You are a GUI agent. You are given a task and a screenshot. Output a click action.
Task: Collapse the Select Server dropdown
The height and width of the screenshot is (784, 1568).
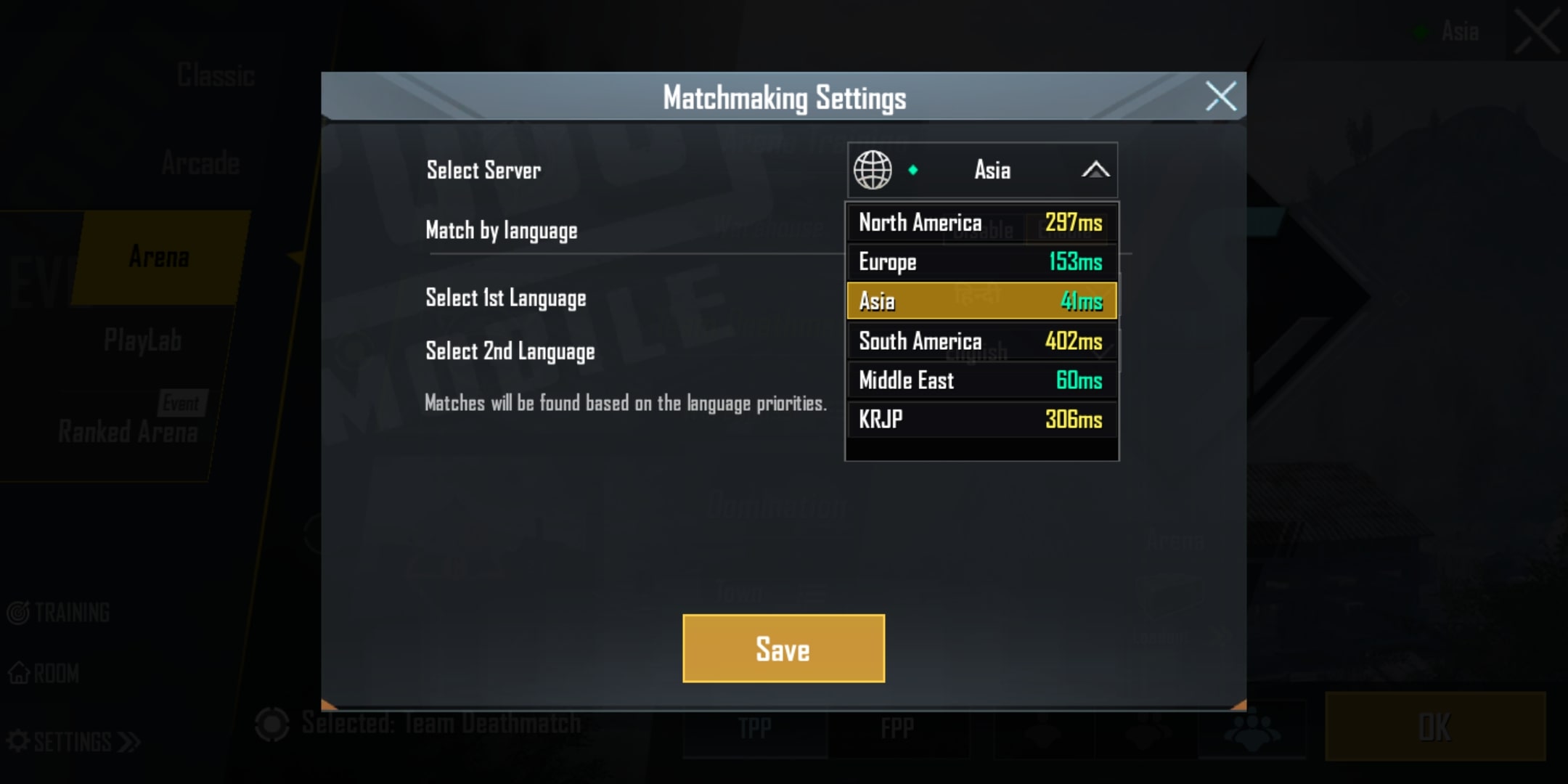coord(1095,171)
